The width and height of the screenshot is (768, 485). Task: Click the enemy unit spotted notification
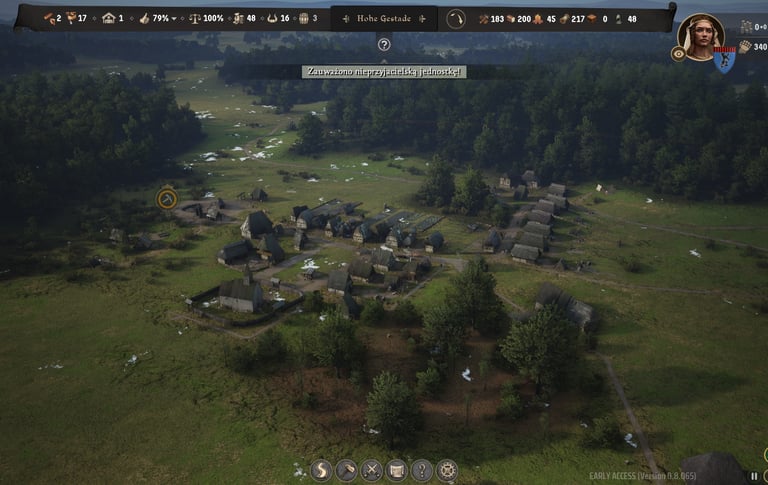[384, 72]
